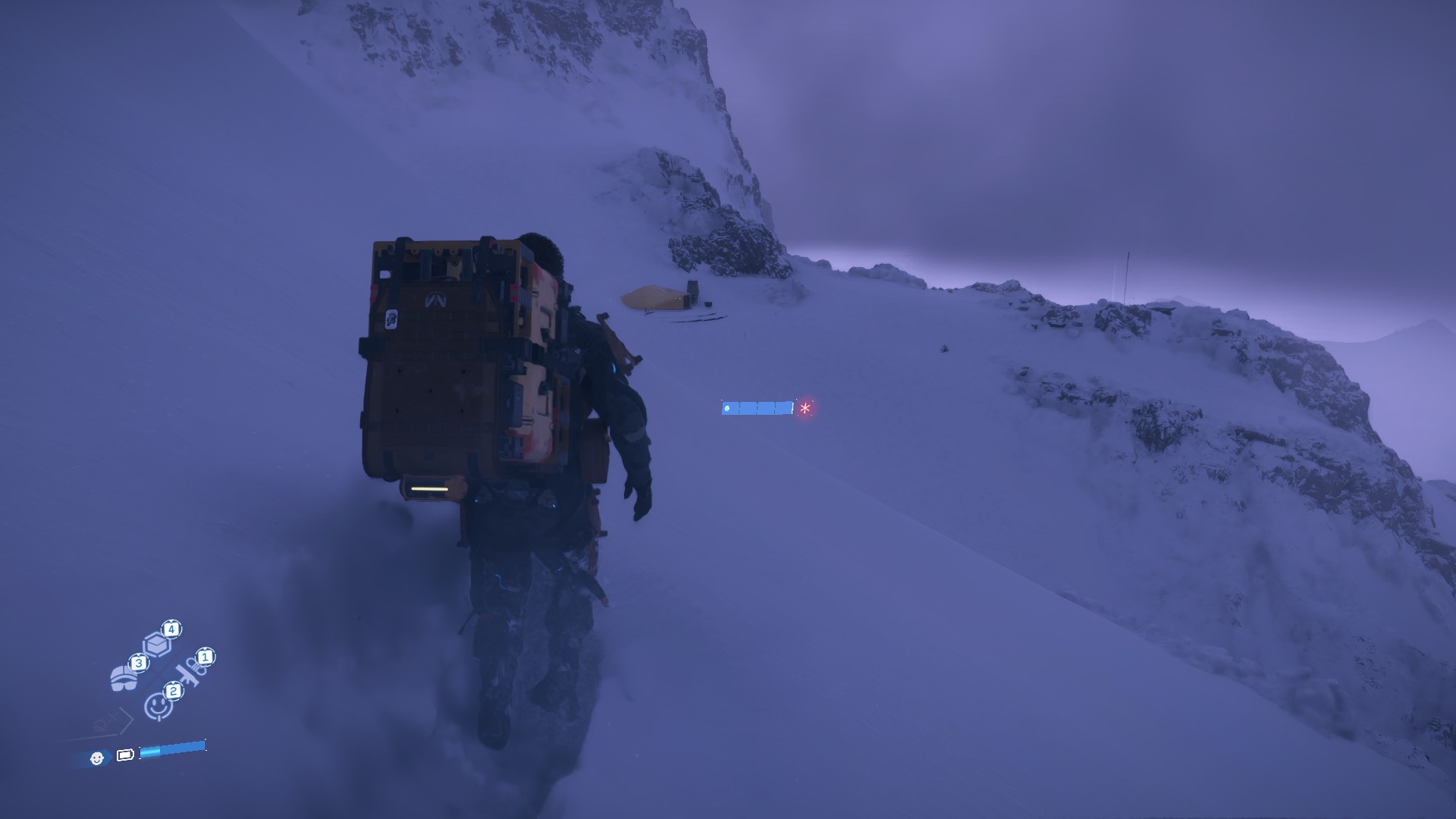Click the BB face icon beside the stamina bar
1456x819 pixels.
(98, 758)
